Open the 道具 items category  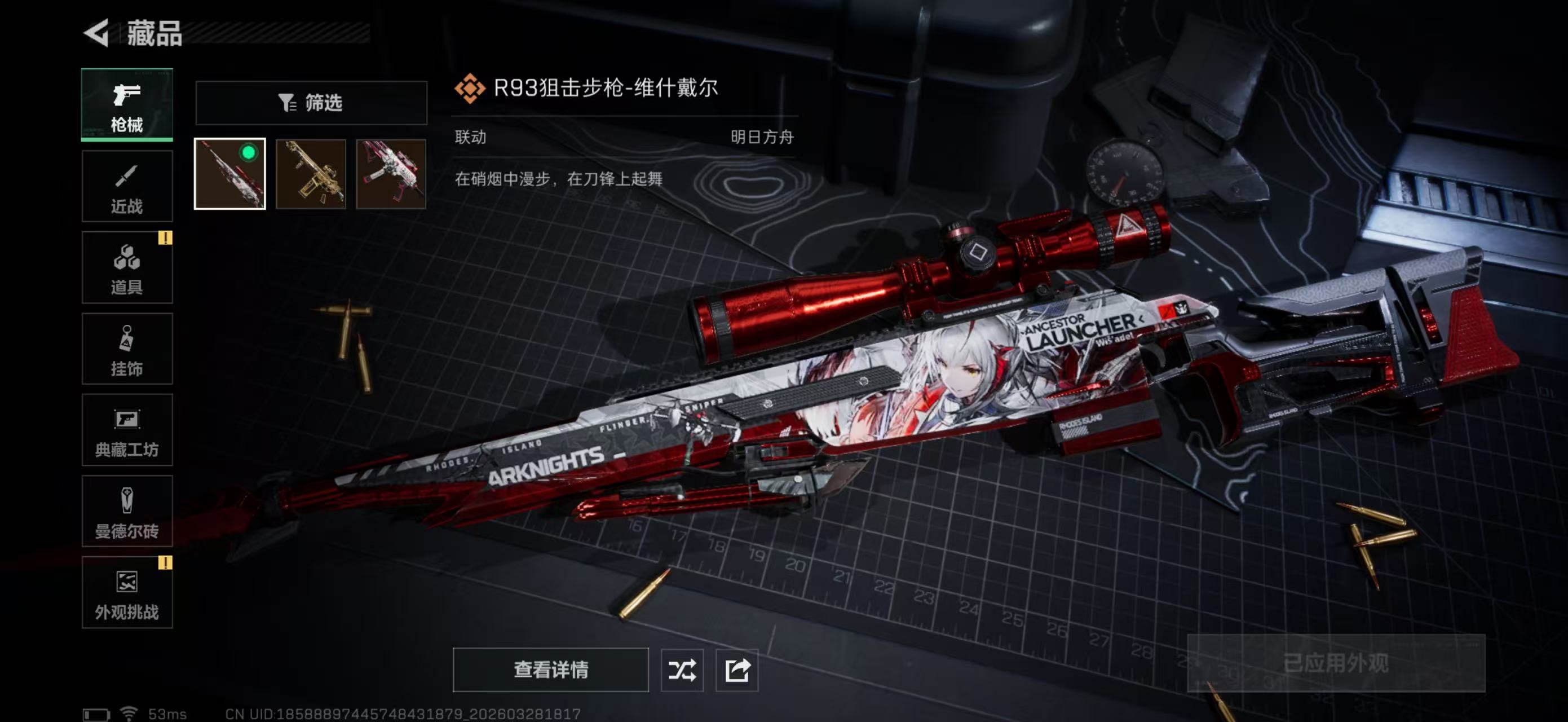coord(127,268)
